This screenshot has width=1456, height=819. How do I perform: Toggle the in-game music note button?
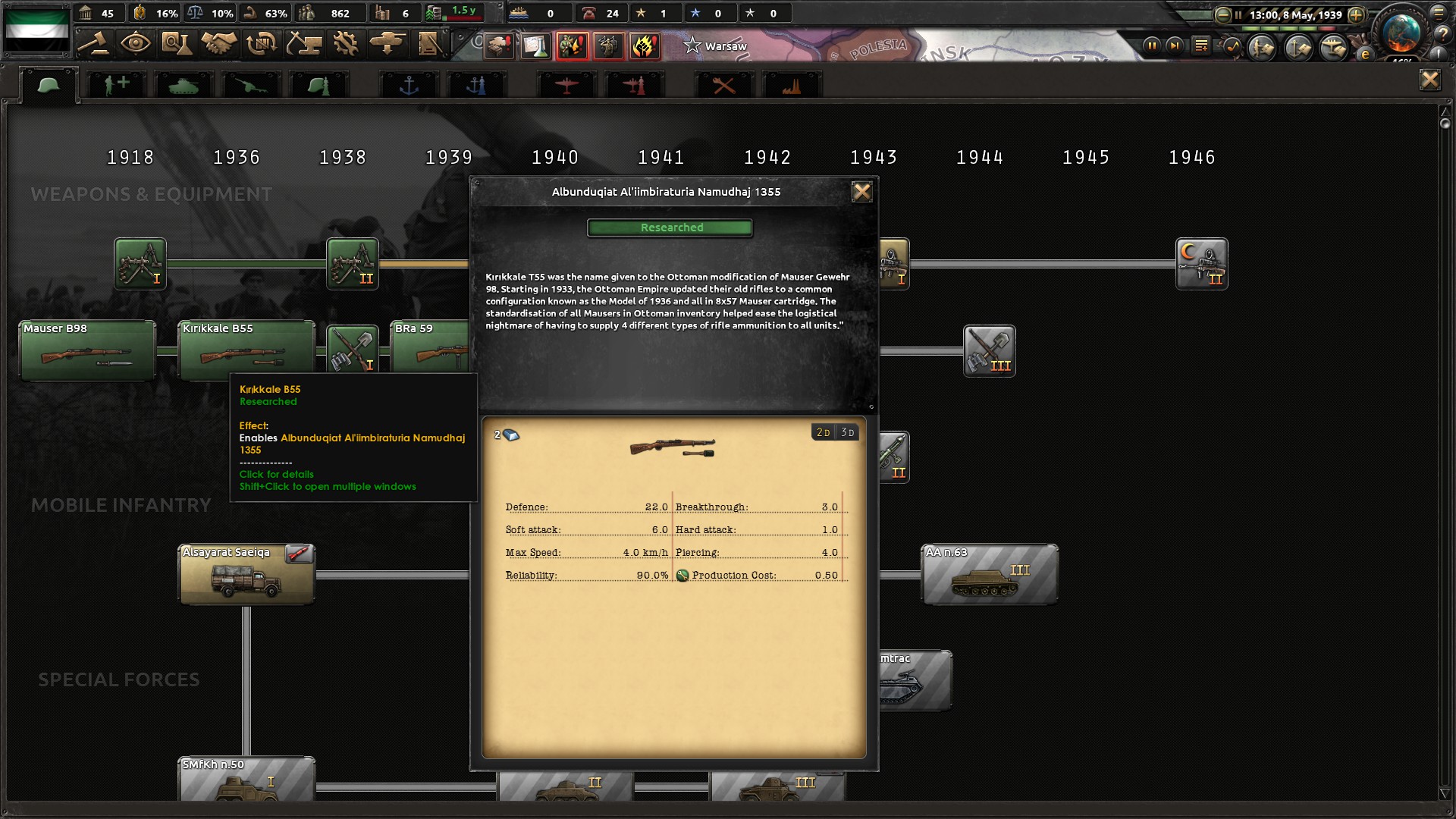1233,45
